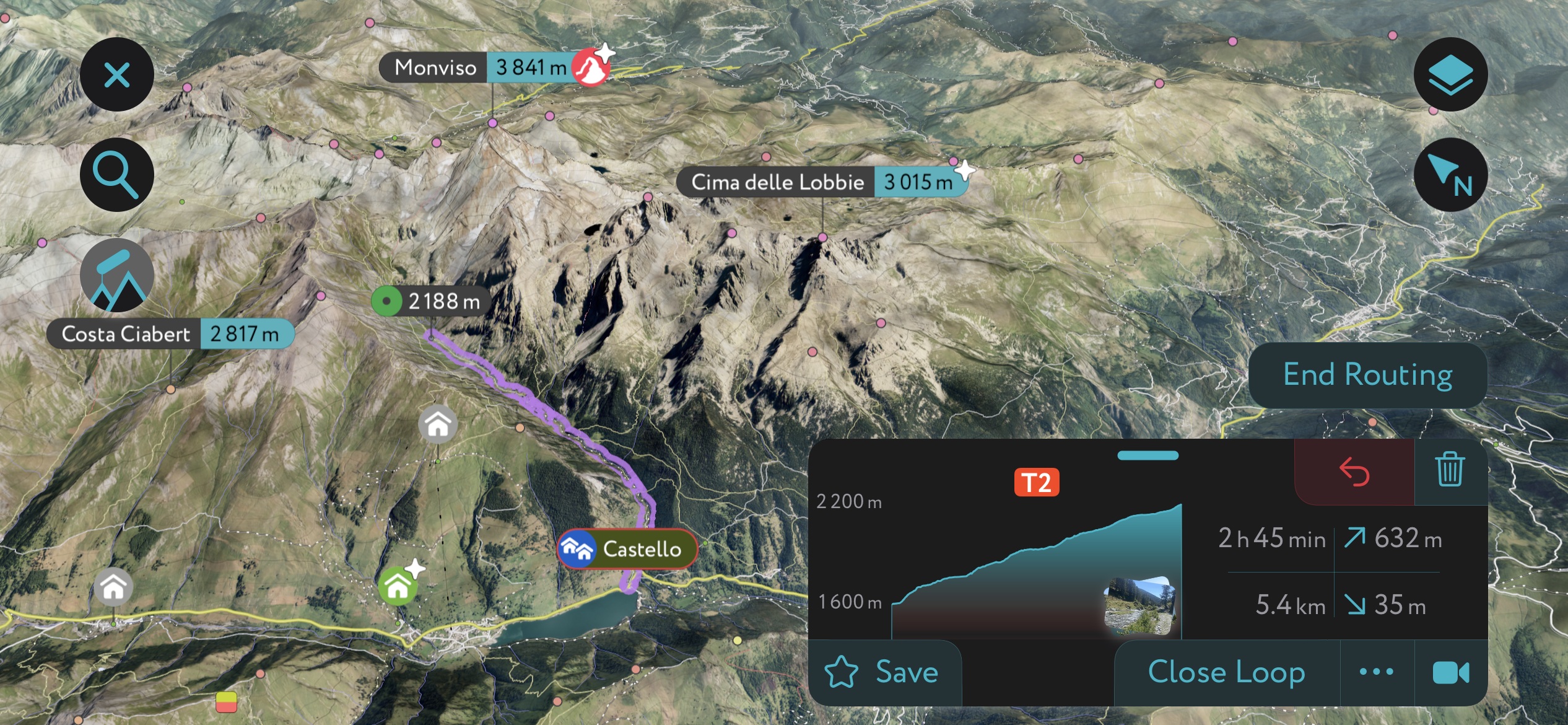The width and height of the screenshot is (1568, 725).
Task: Open the search magnifier tool
Action: pos(116,175)
